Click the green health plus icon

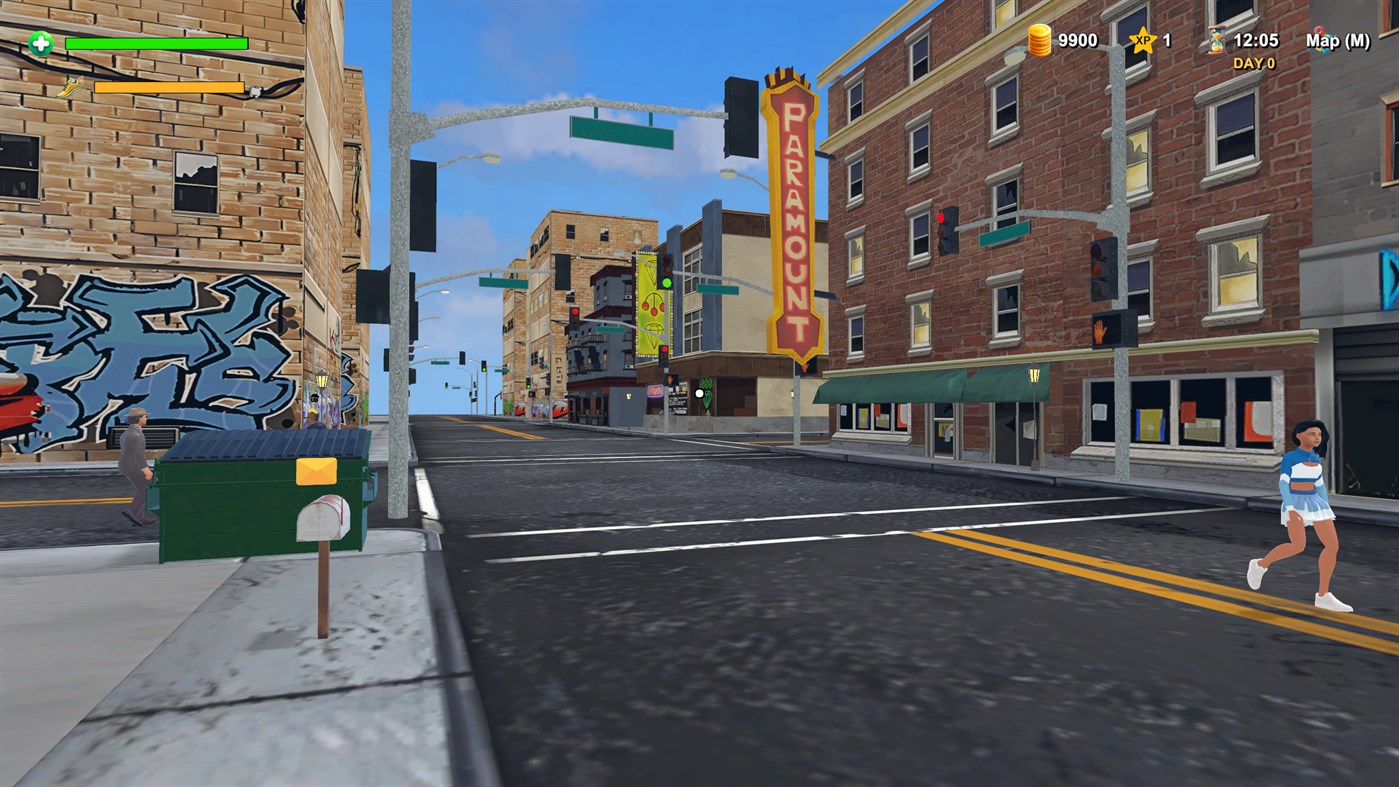coord(38,44)
